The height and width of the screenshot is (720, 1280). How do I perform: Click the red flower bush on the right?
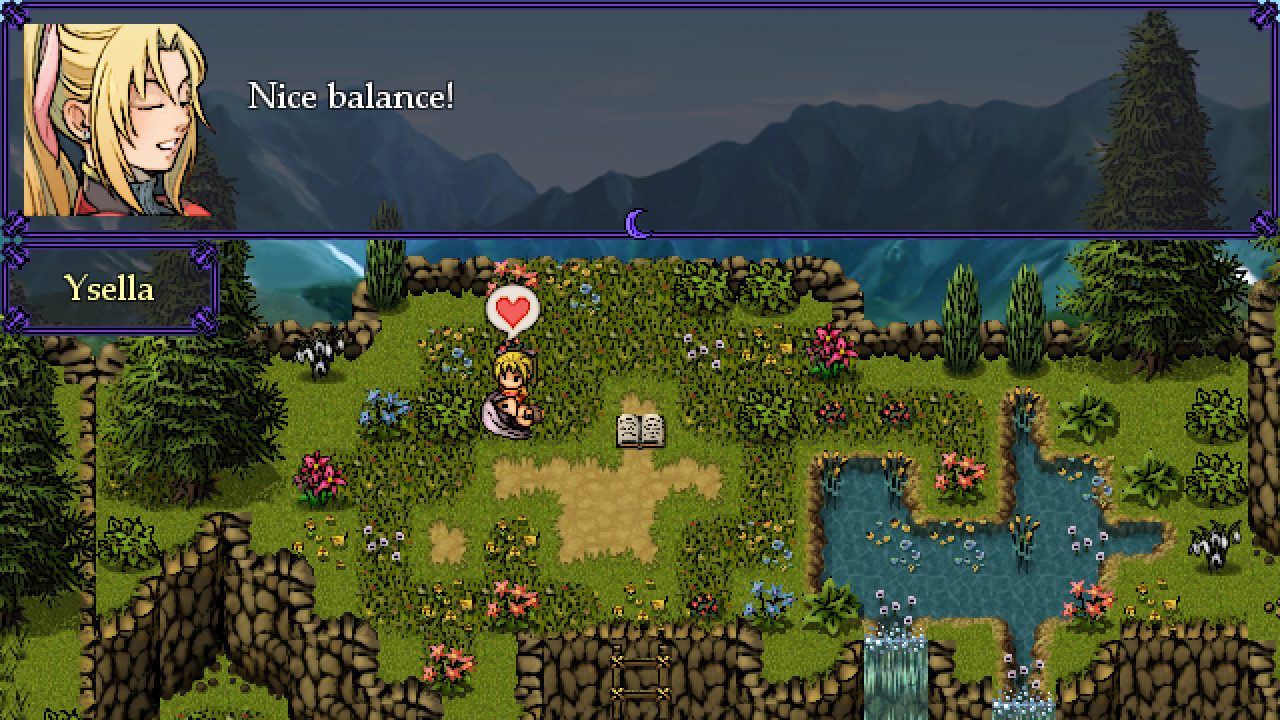tap(1090, 600)
